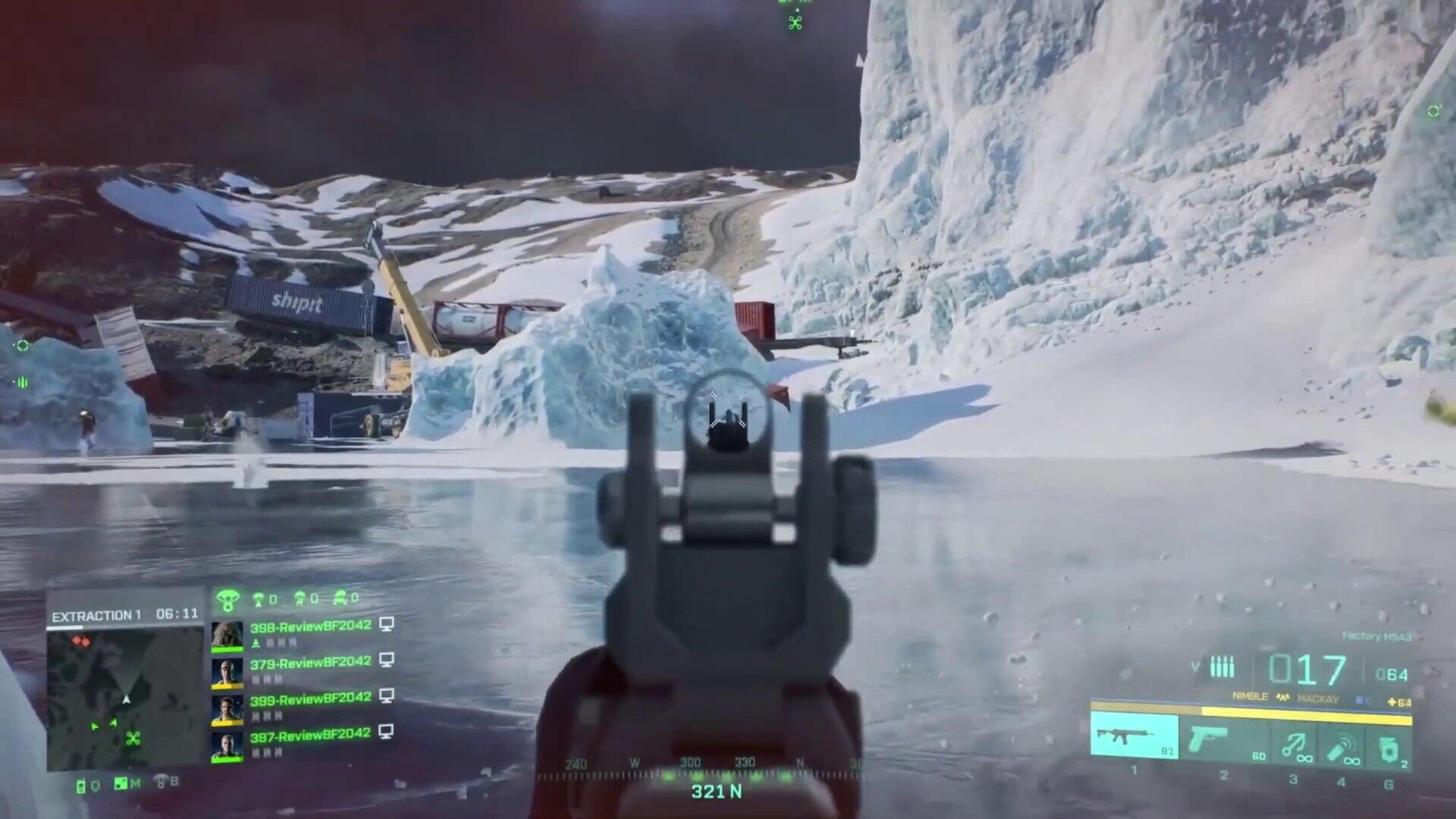Click the red enemy markers on minimap
1456x819 pixels.
80,642
